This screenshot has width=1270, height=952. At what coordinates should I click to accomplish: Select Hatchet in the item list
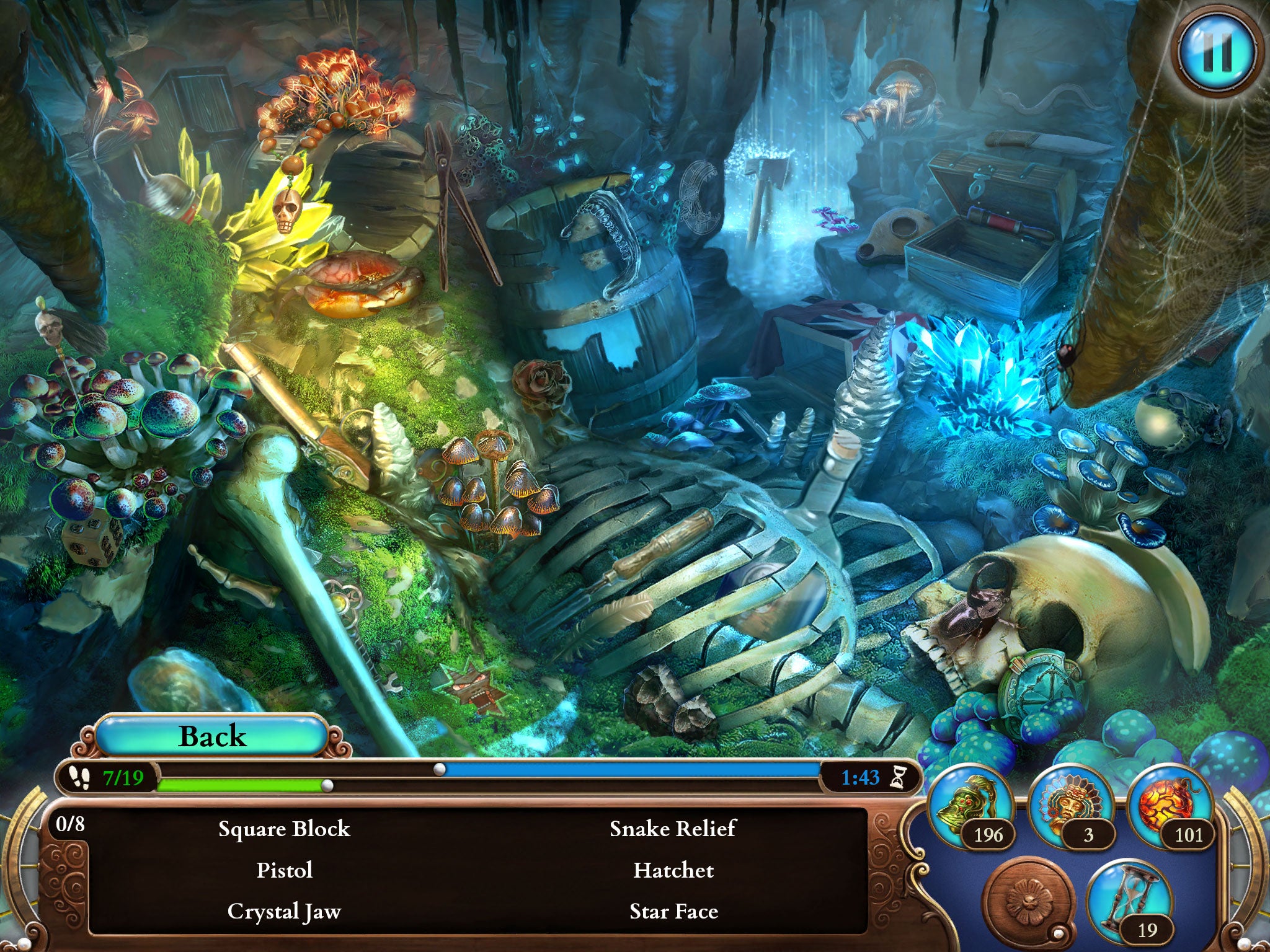pyautogui.click(x=673, y=870)
